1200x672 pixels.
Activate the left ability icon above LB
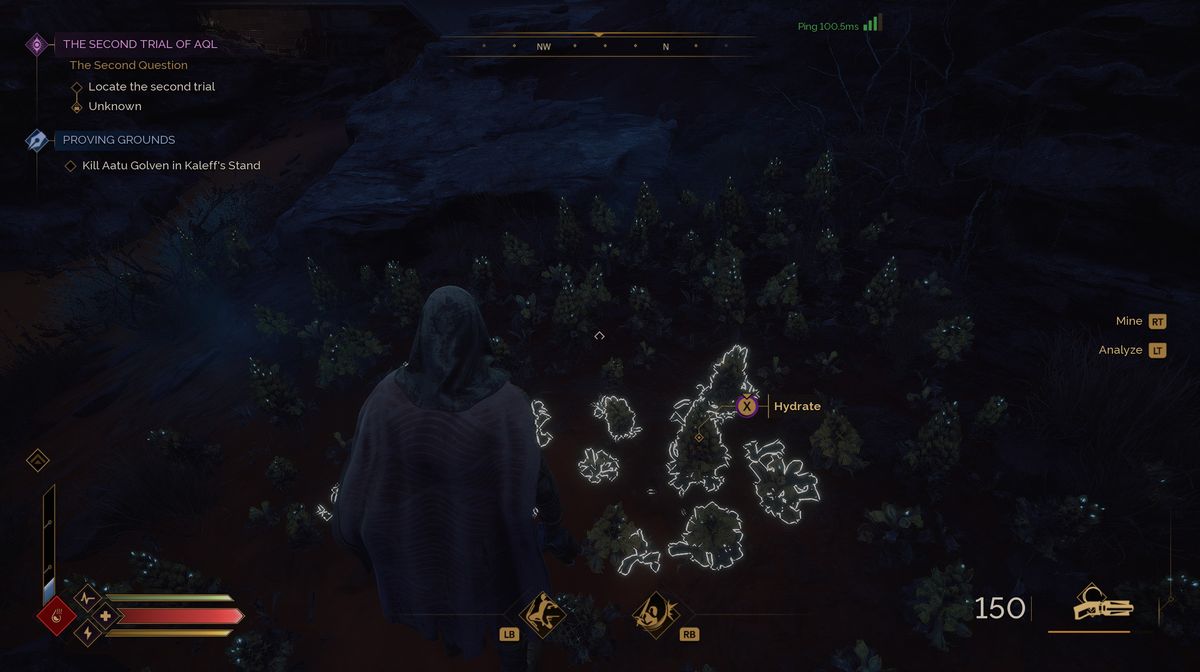tap(545, 612)
